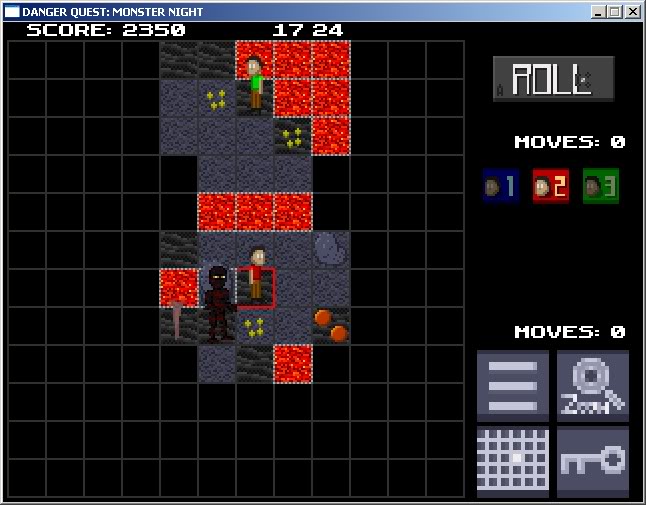This screenshot has height=505, width=646.
Task: Select the blue player 1 icon
Action: (x=500, y=186)
